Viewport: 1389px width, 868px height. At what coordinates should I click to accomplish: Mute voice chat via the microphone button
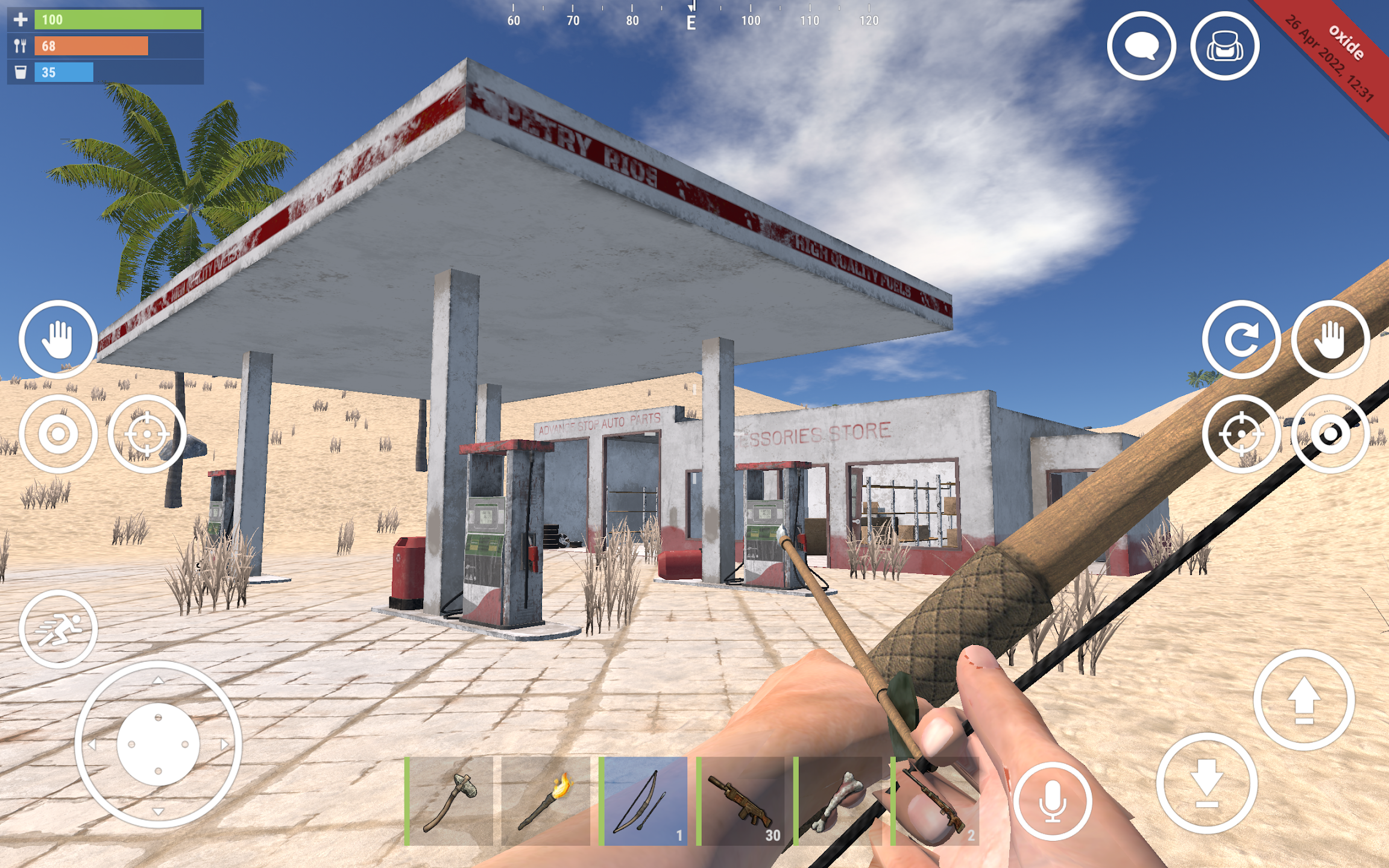click(x=1052, y=802)
